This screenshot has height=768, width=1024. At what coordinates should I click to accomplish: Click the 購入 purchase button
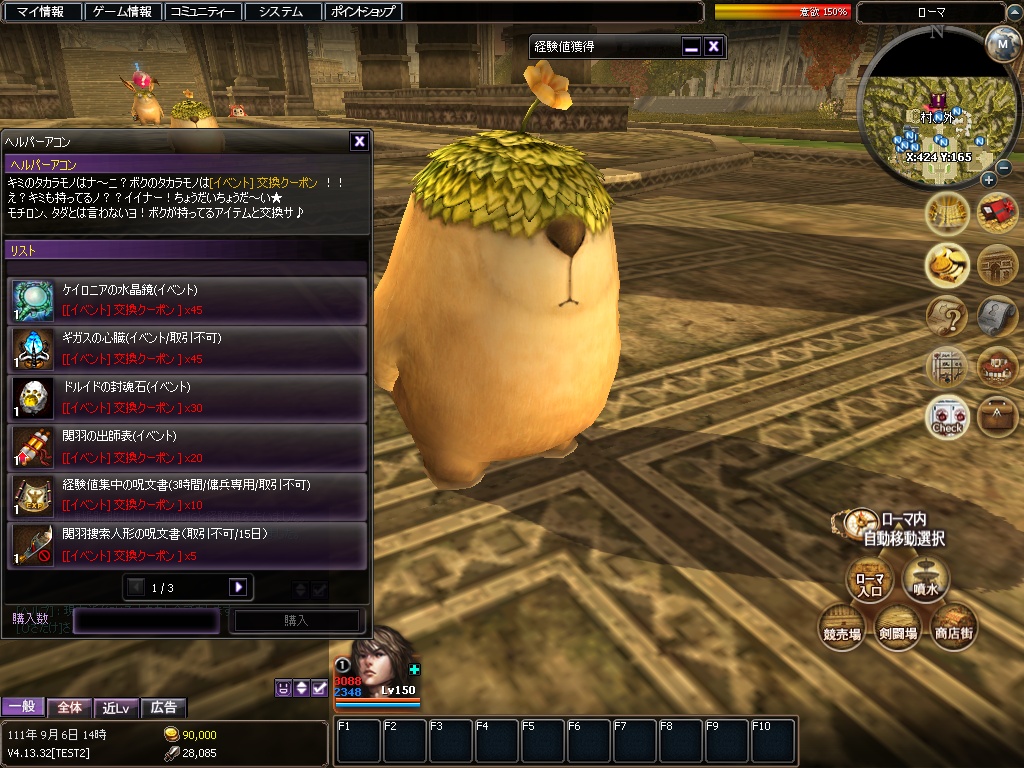[x=296, y=620]
